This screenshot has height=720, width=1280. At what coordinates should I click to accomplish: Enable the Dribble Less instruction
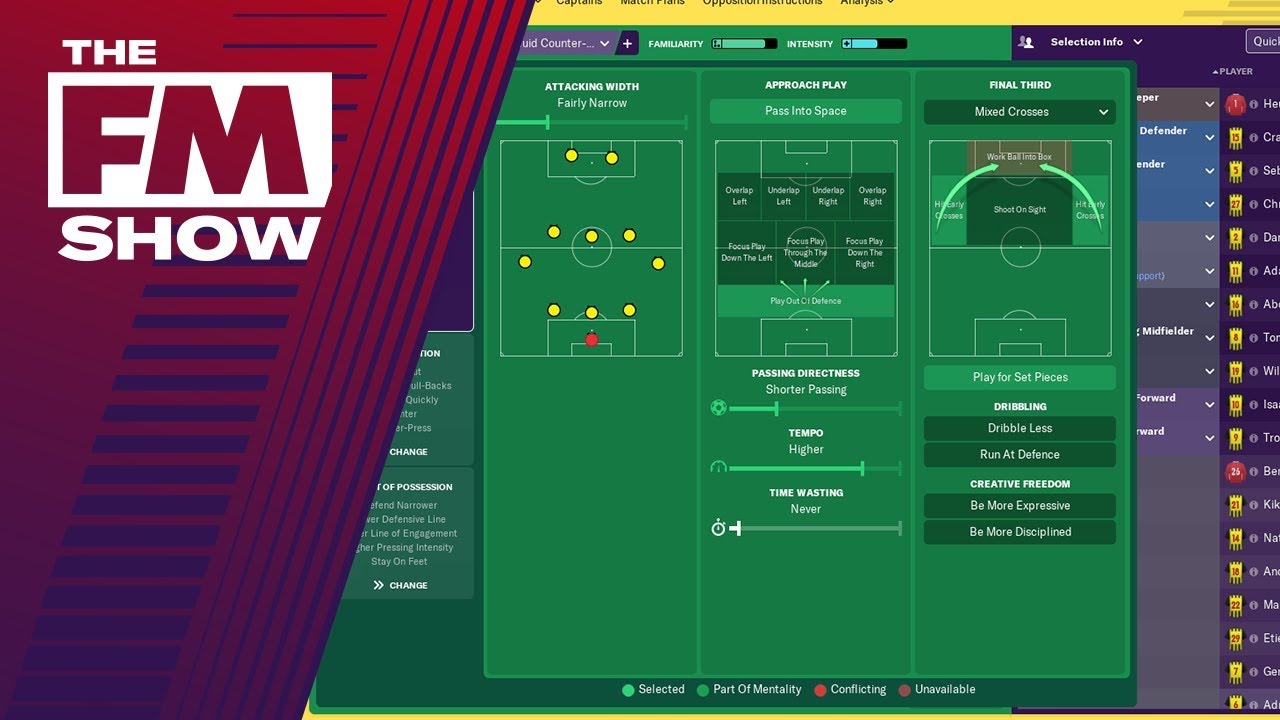coord(1019,428)
